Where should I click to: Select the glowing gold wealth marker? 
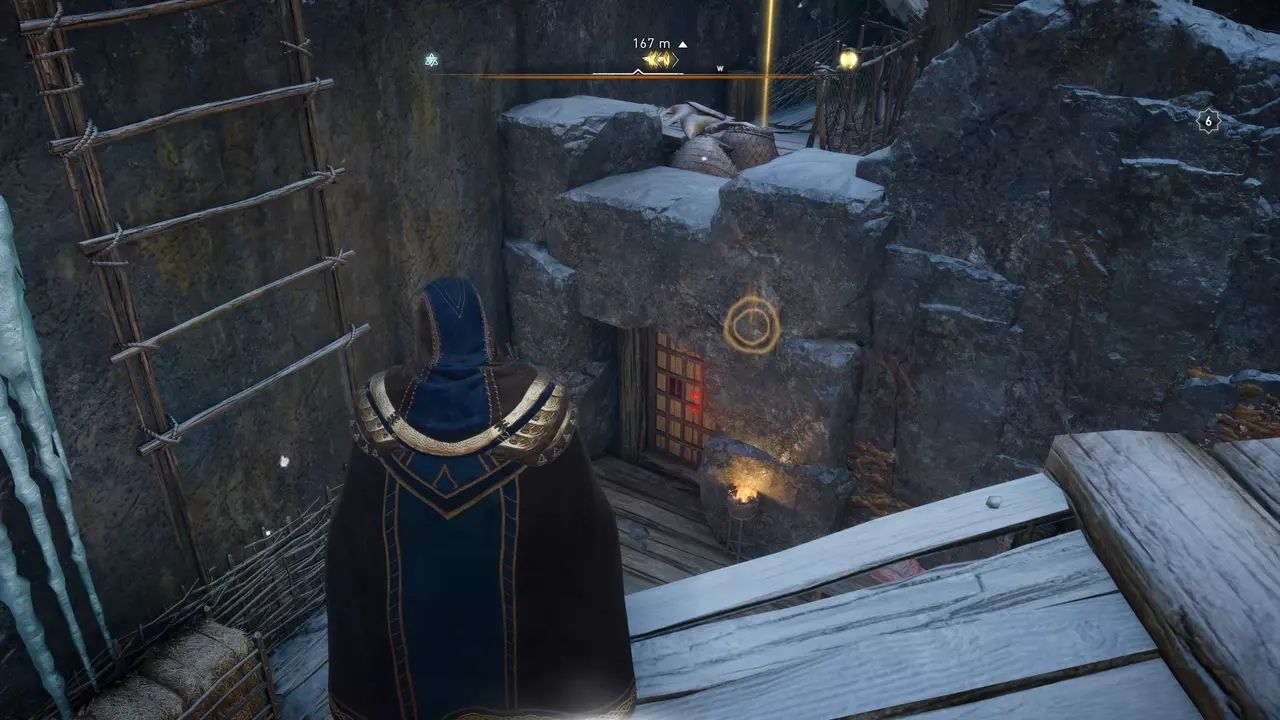(x=848, y=59)
